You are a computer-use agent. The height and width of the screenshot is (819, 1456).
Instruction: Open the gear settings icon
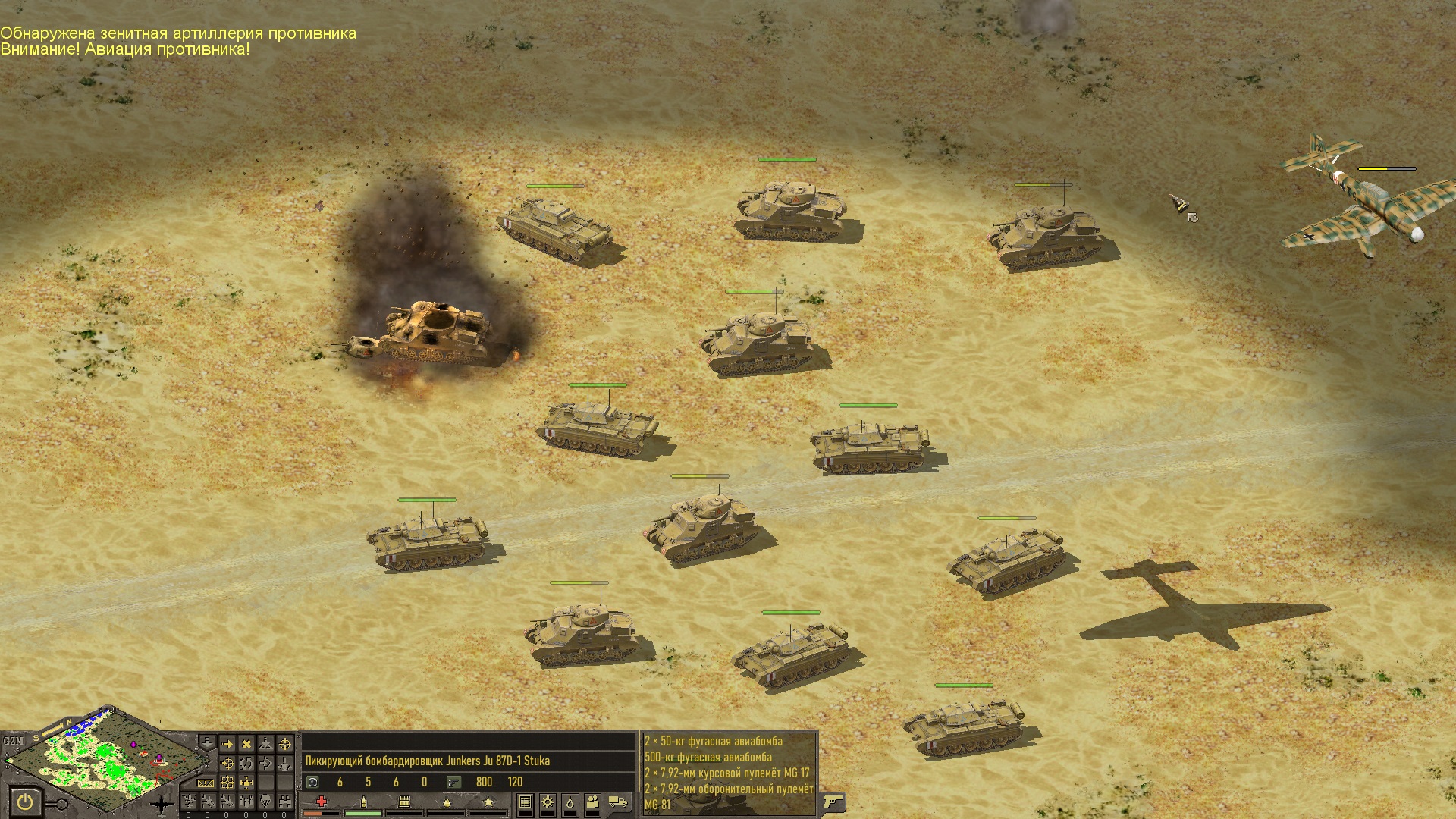547,802
